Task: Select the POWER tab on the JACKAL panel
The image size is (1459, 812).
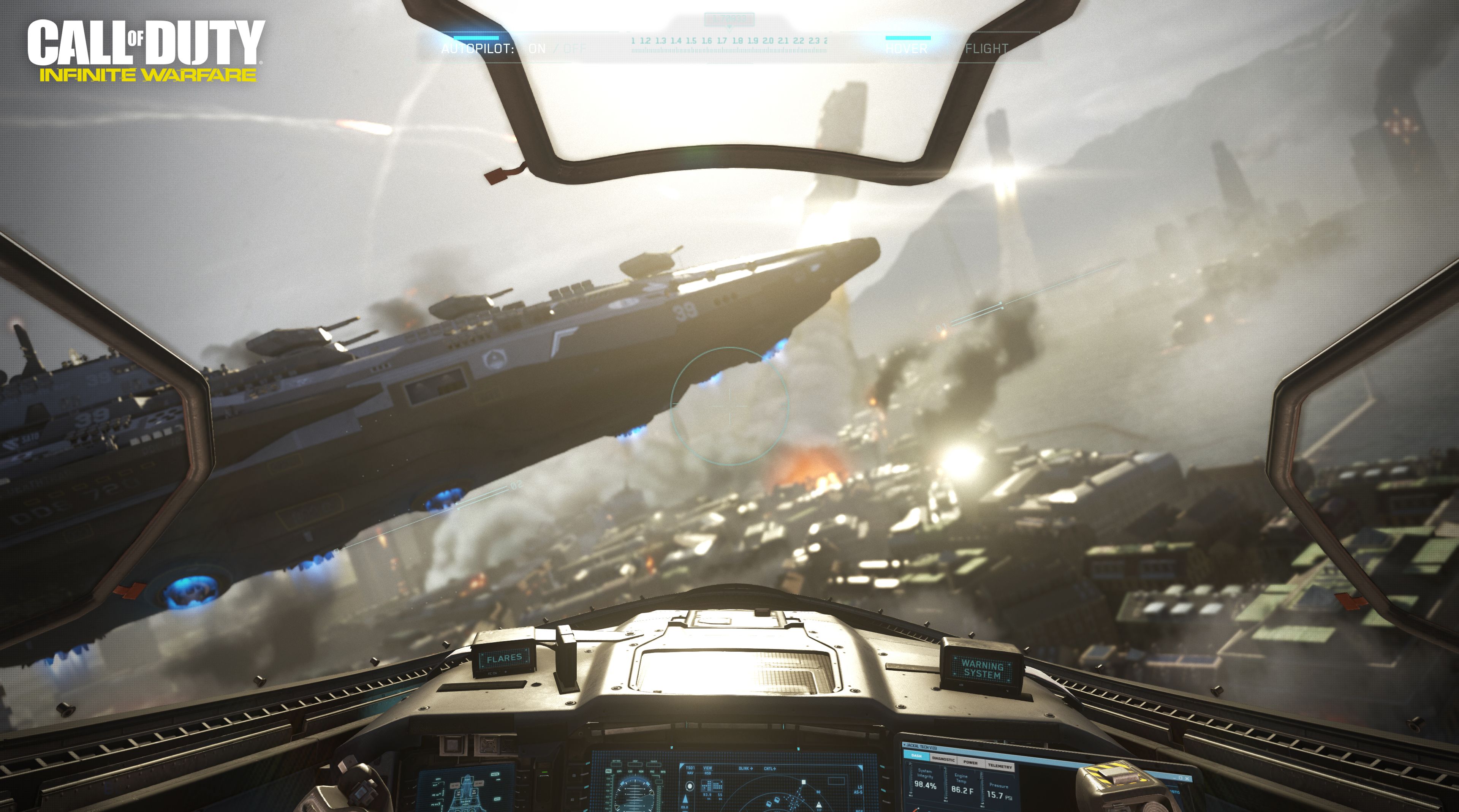Action: pos(971,763)
